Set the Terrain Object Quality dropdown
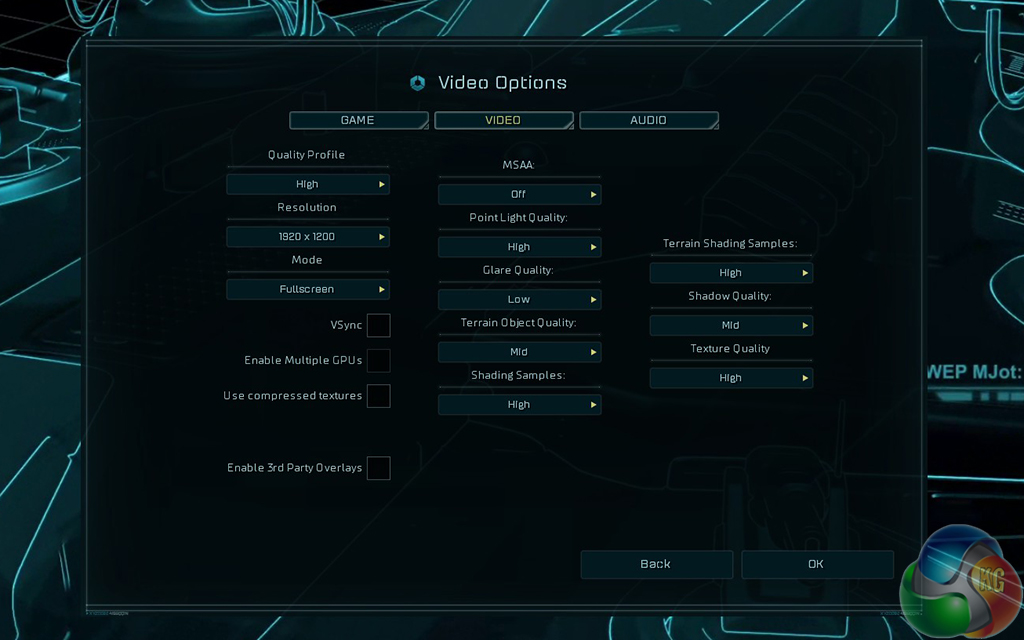This screenshot has height=640, width=1024. [519, 352]
